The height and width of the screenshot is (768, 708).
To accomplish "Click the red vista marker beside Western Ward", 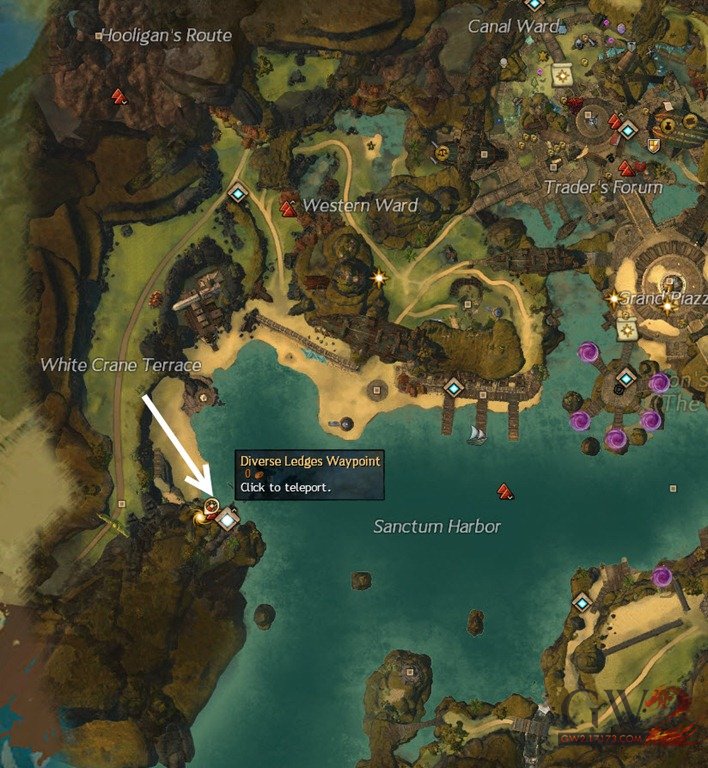I will point(289,208).
